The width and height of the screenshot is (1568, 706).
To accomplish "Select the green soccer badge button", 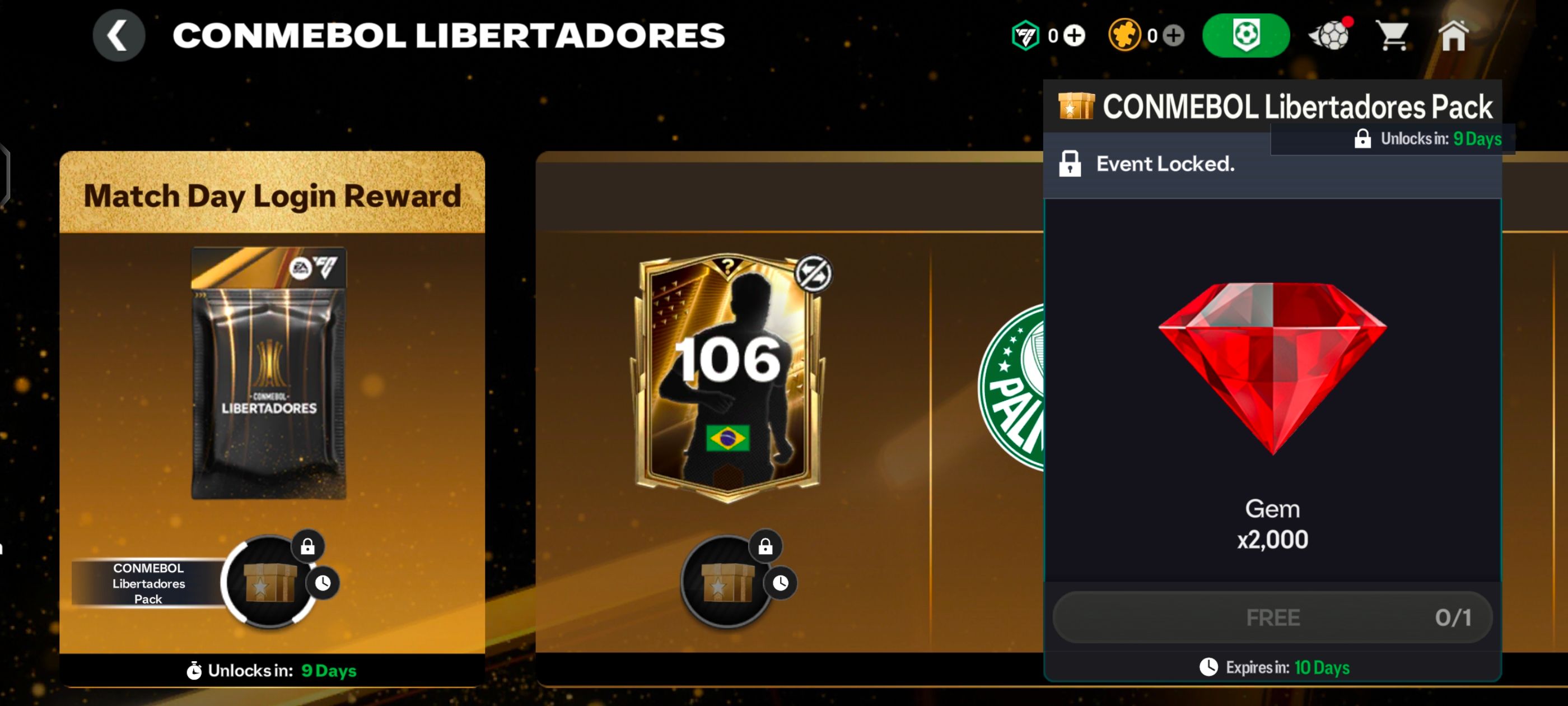I will 1247,35.
